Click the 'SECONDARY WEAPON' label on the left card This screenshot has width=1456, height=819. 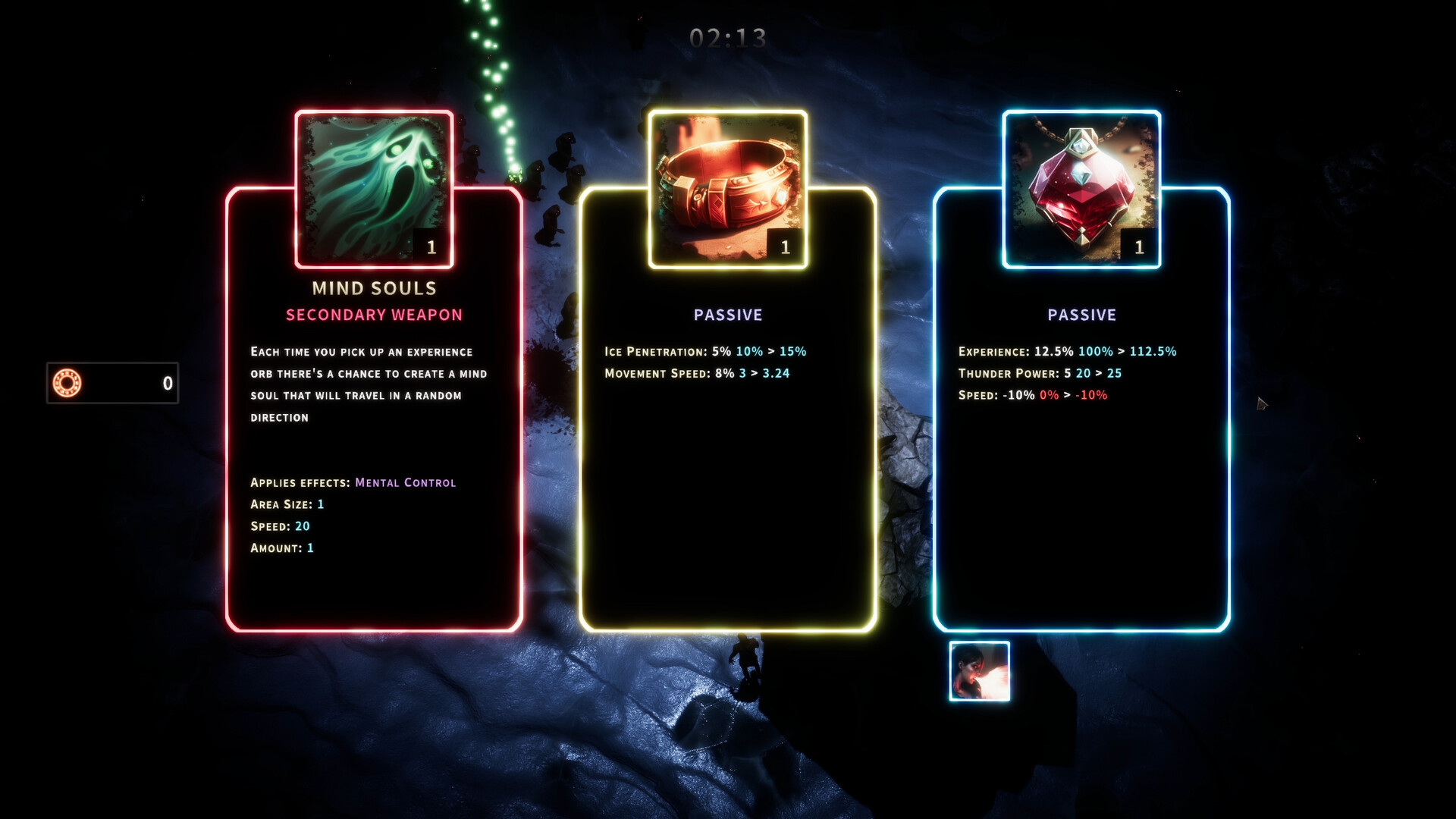[x=373, y=314]
